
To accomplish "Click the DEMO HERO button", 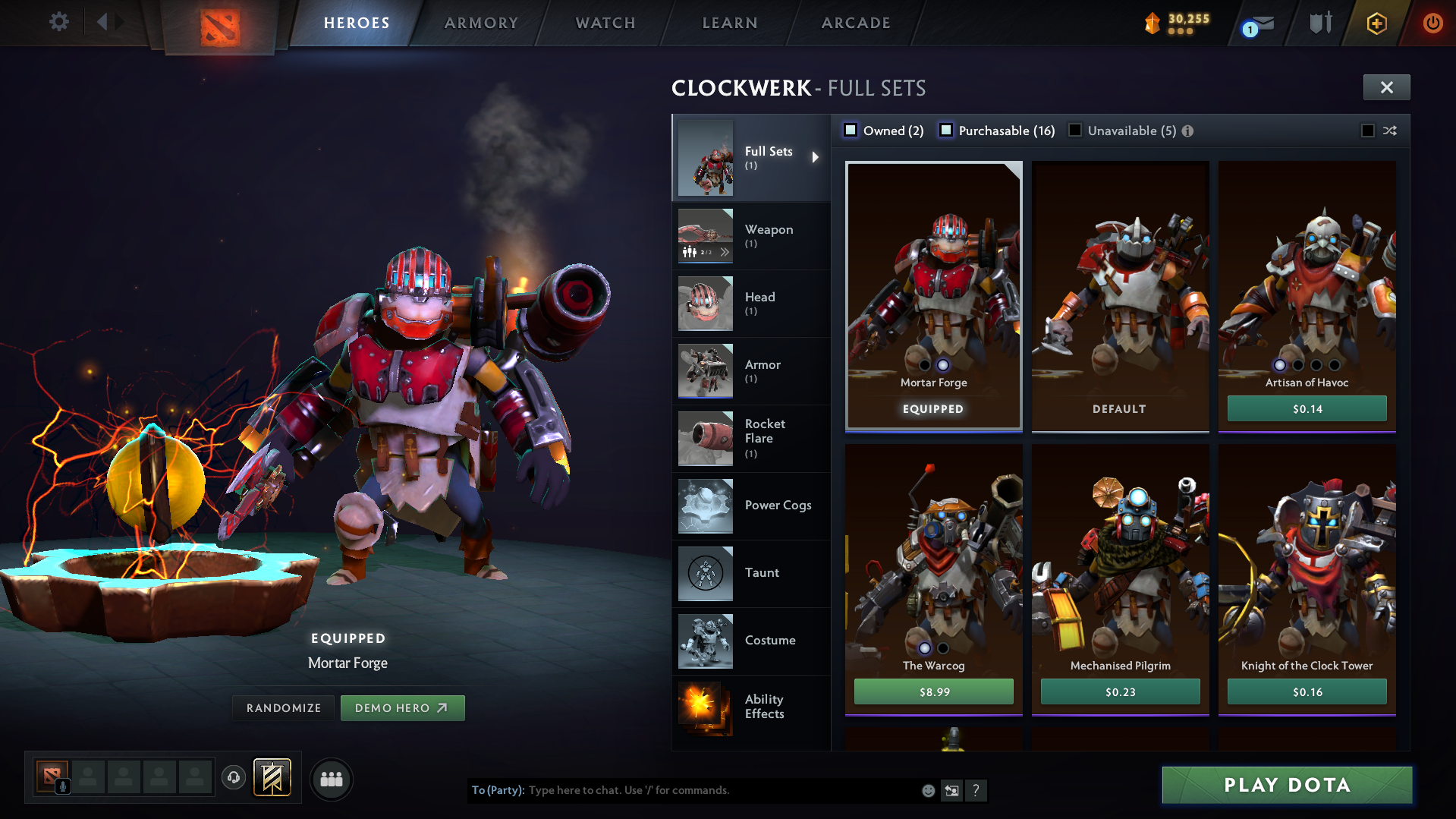I will click(x=403, y=707).
